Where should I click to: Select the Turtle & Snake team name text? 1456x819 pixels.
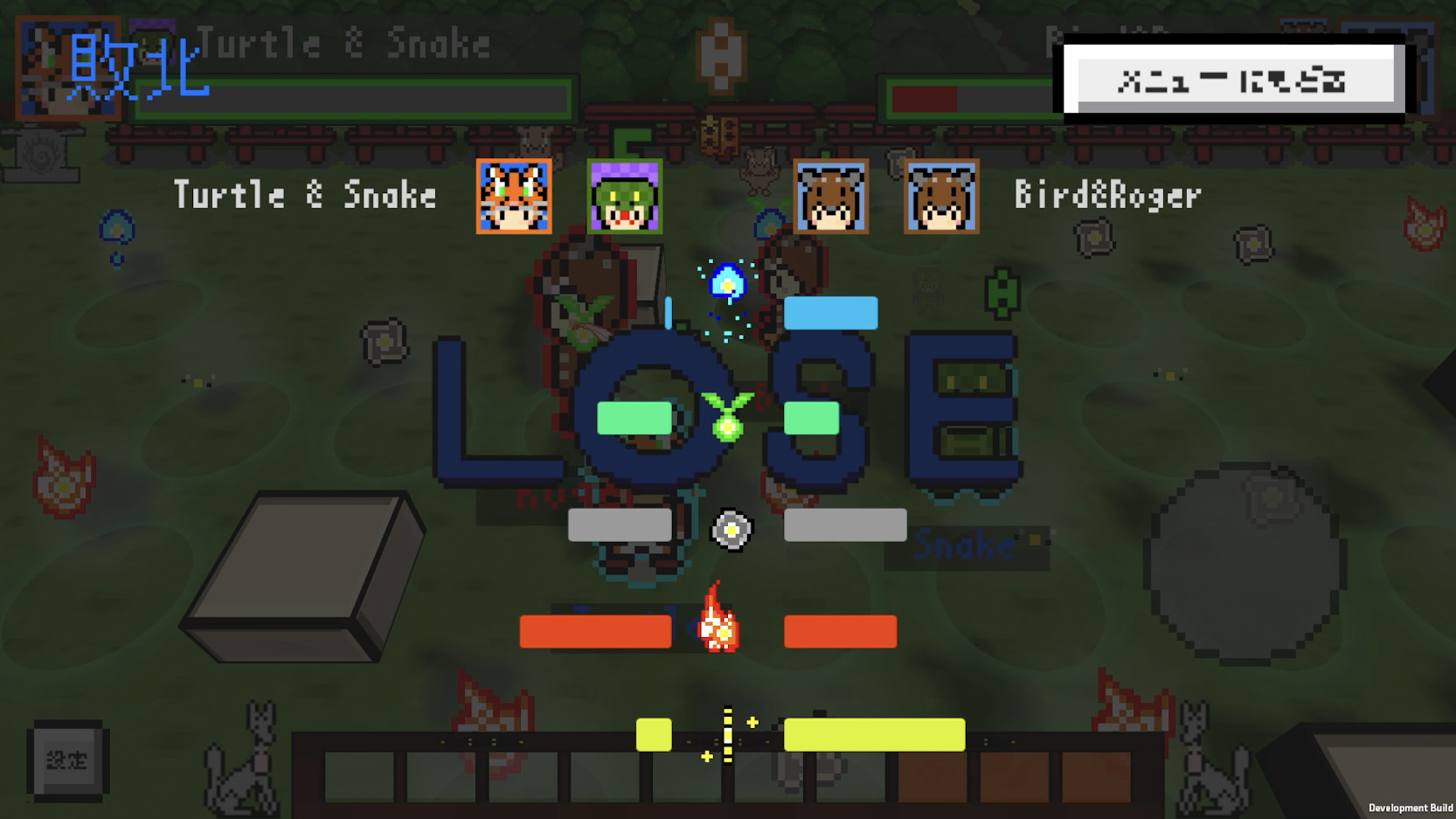click(304, 194)
